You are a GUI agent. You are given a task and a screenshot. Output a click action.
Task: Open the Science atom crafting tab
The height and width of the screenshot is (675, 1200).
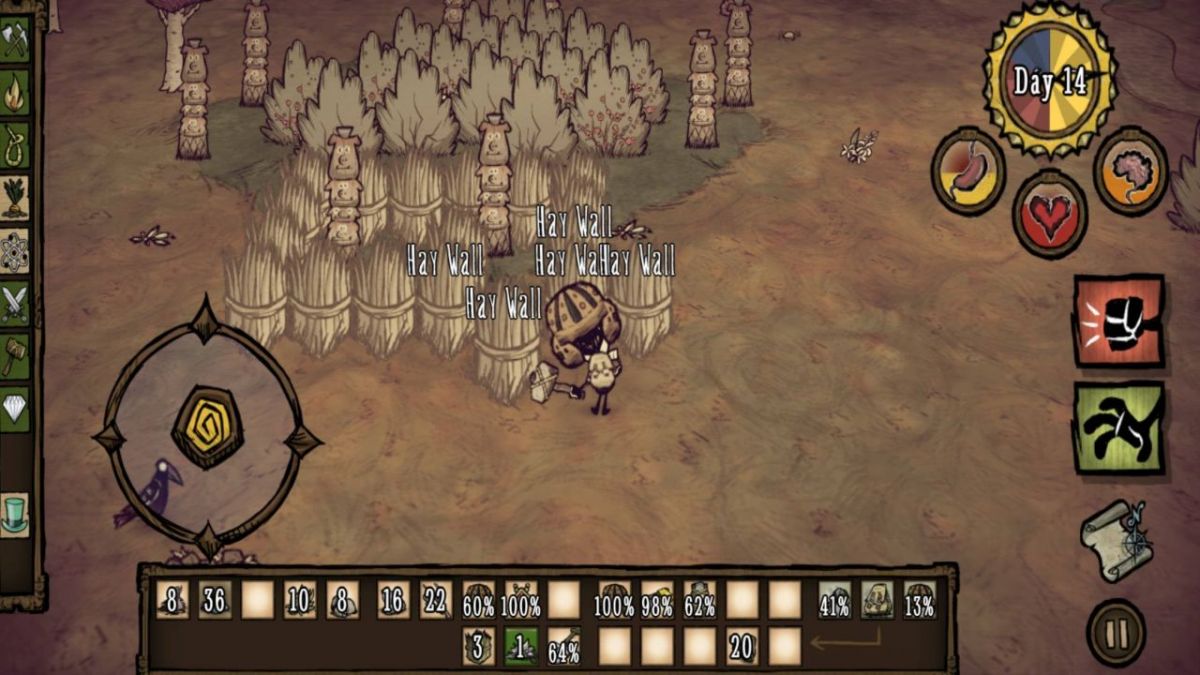pyautogui.click(x=15, y=250)
